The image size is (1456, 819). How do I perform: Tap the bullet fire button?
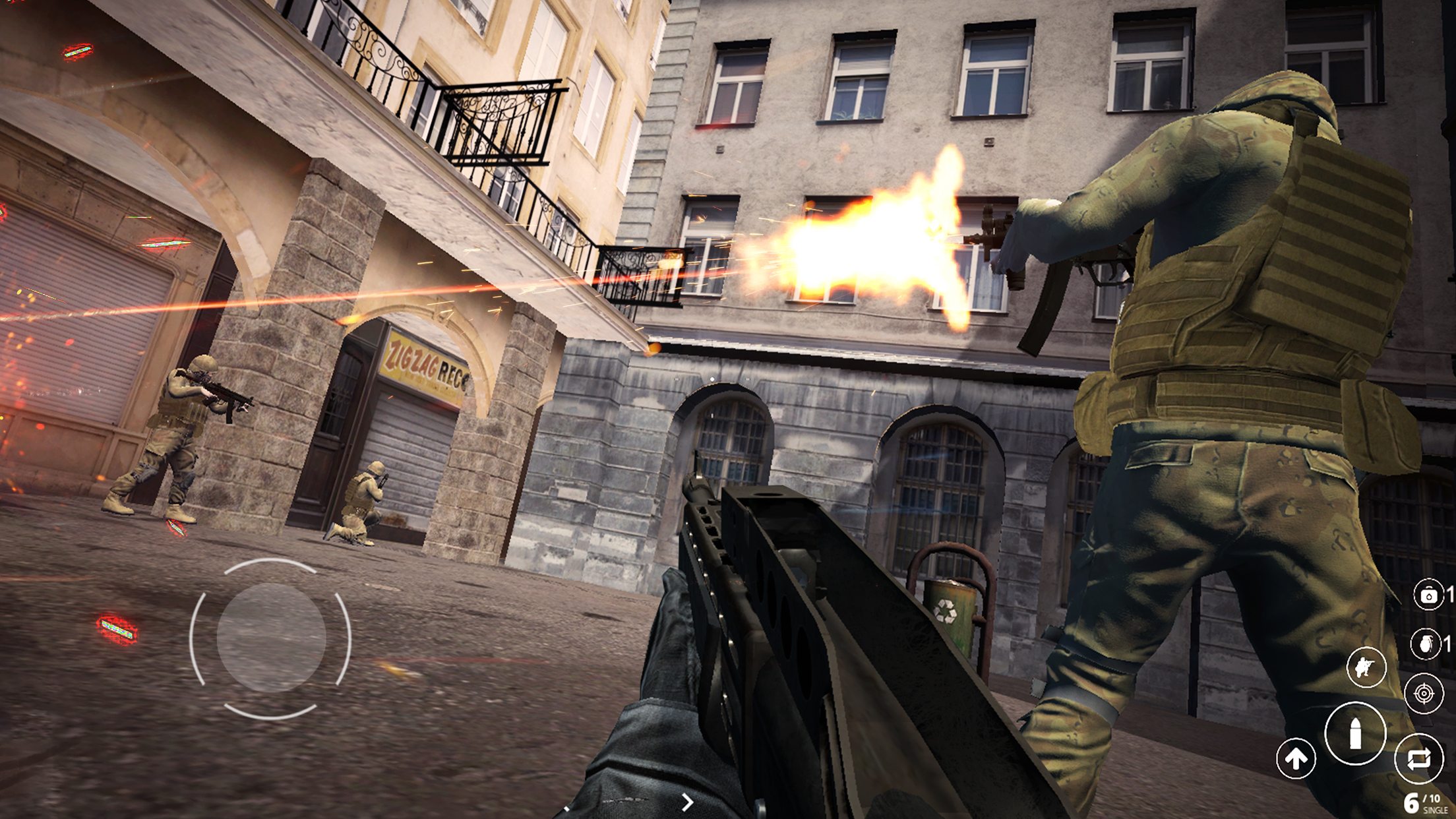1355,733
